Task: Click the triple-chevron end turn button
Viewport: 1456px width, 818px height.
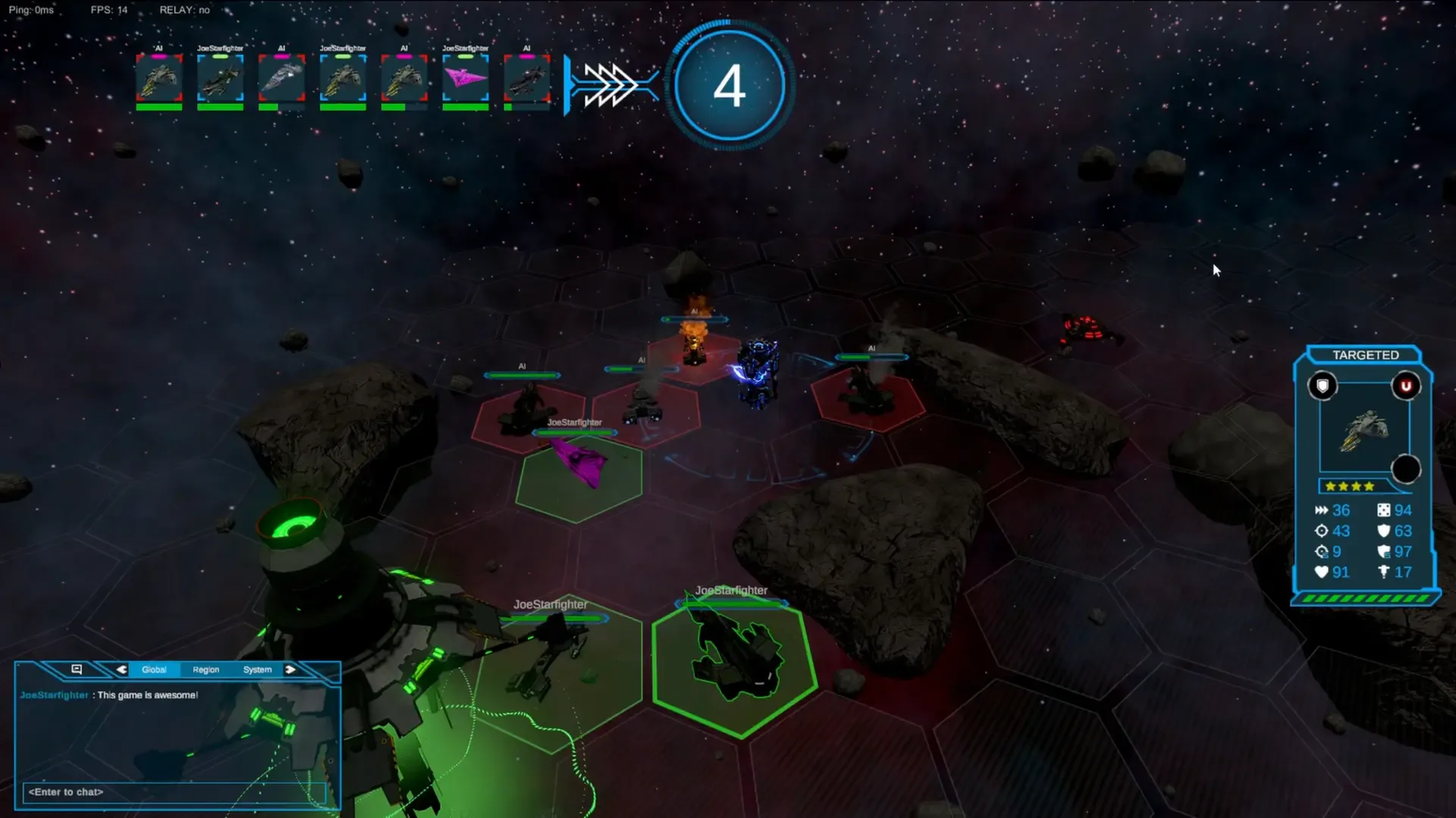Action: (x=610, y=84)
